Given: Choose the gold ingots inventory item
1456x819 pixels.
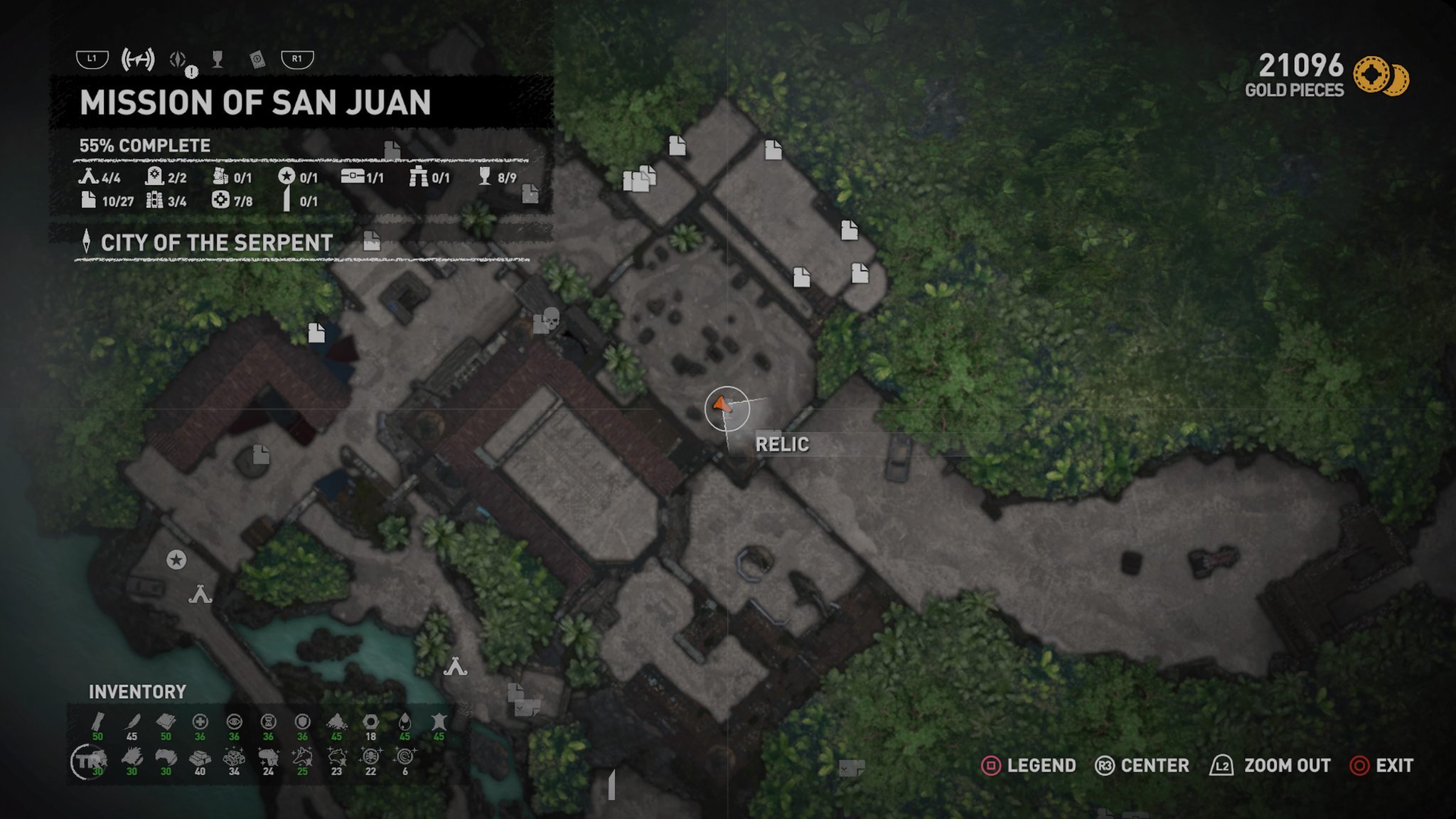Looking at the screenshot, I should [x=200, y=758].
